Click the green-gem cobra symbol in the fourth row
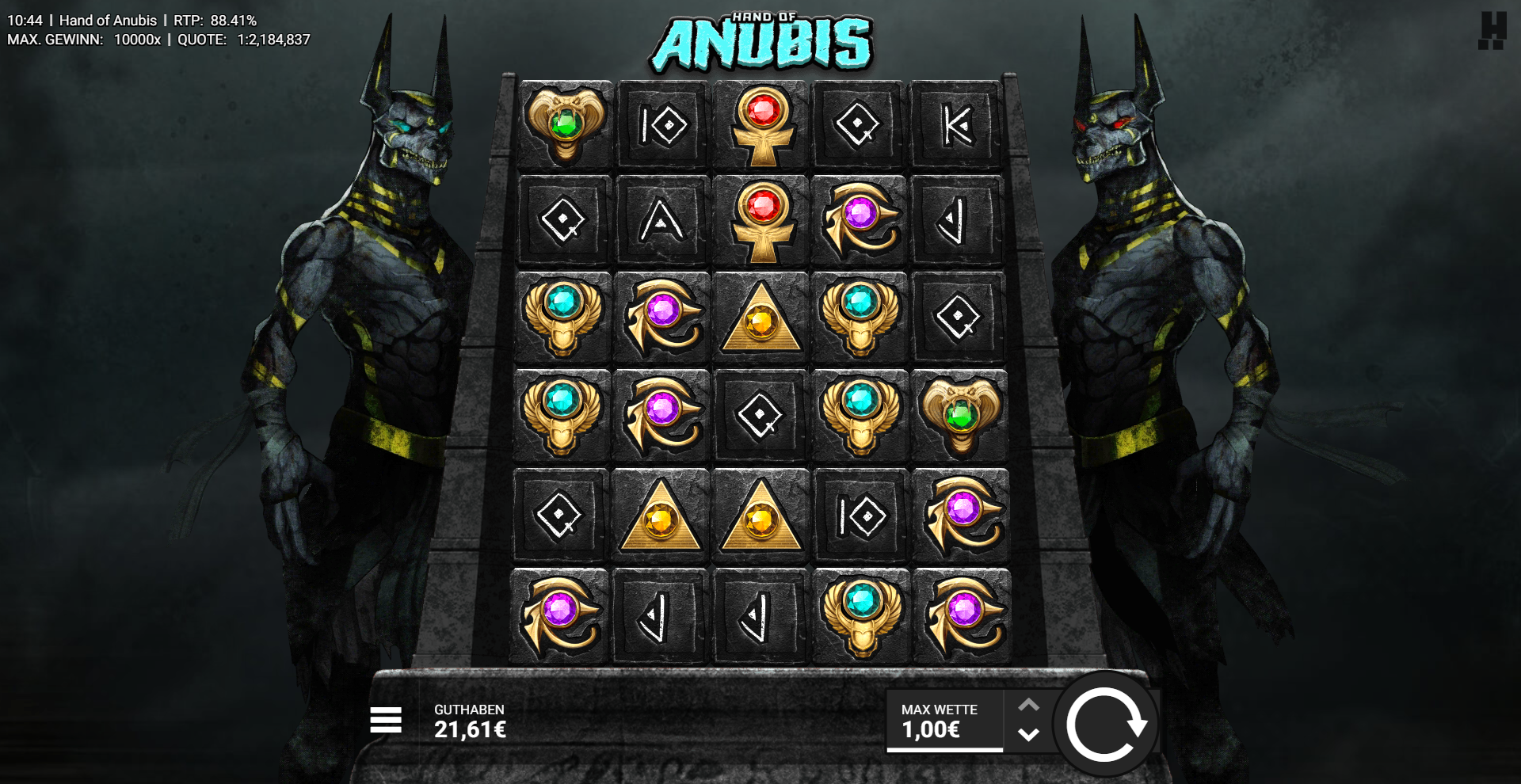The image size is (1521, 784). (x=959, y=415)
